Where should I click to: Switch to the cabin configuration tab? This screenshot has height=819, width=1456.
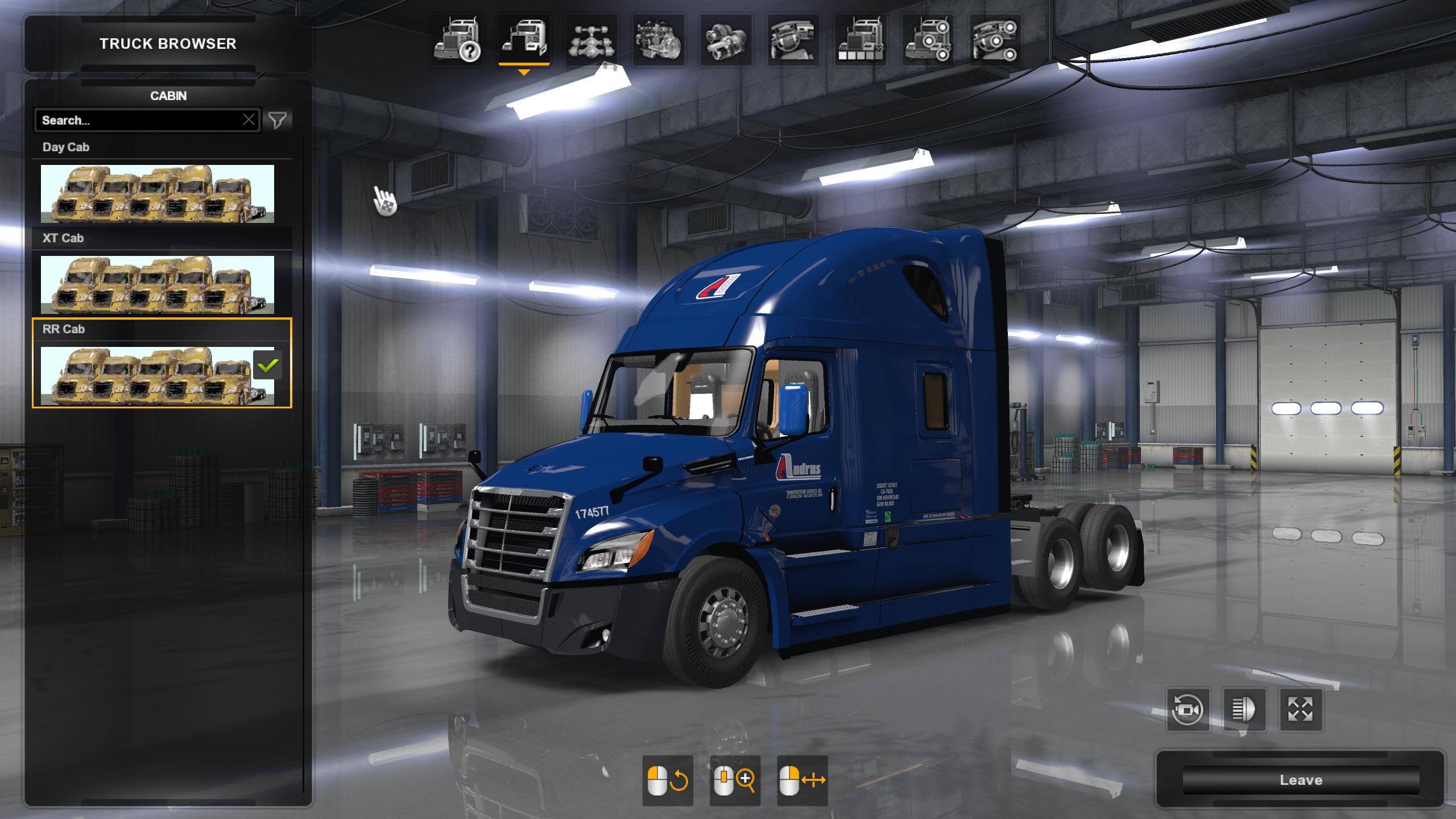coord(524,40)
